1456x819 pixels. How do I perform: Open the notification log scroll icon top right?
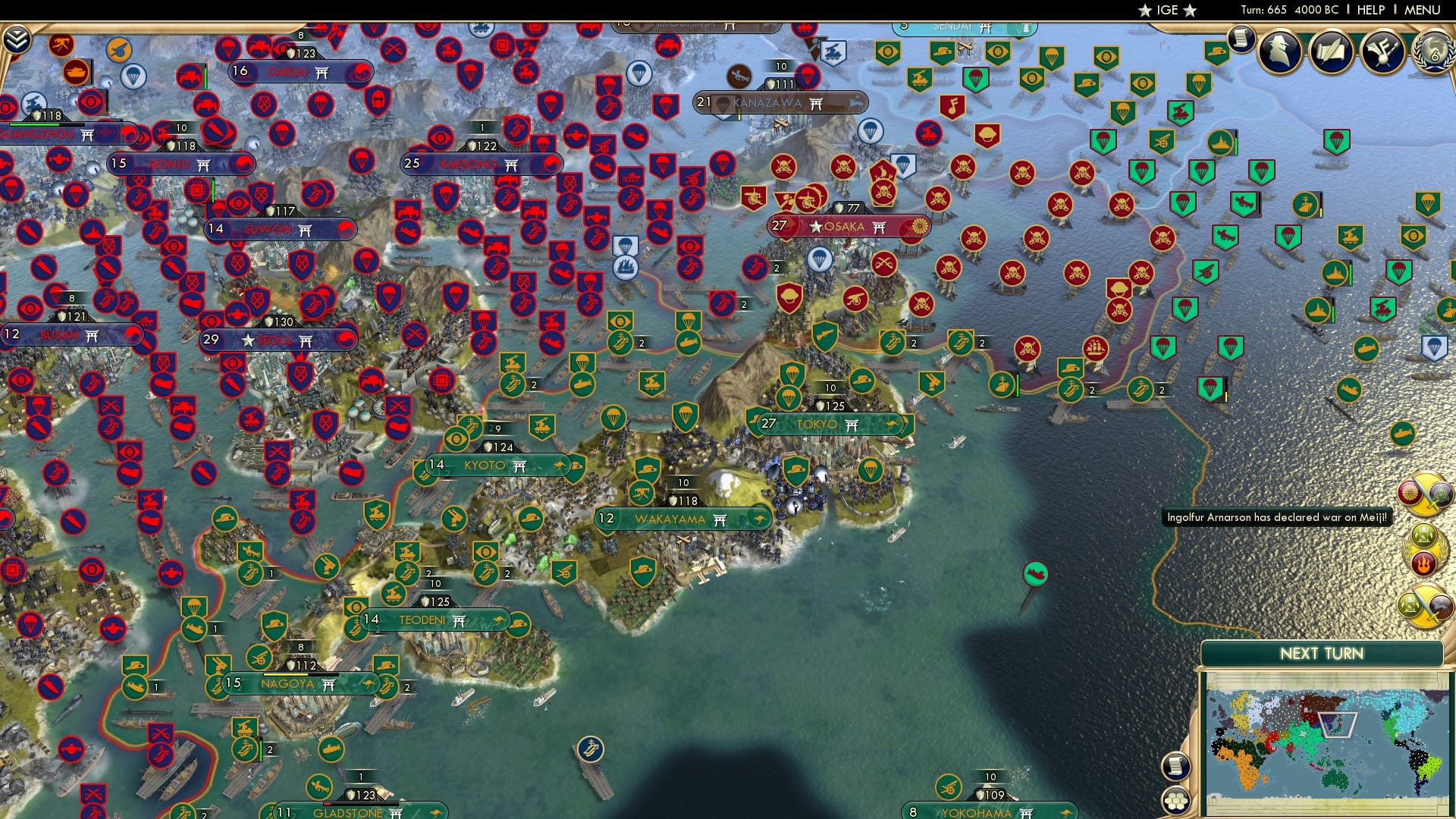(x=1241, y=39)
